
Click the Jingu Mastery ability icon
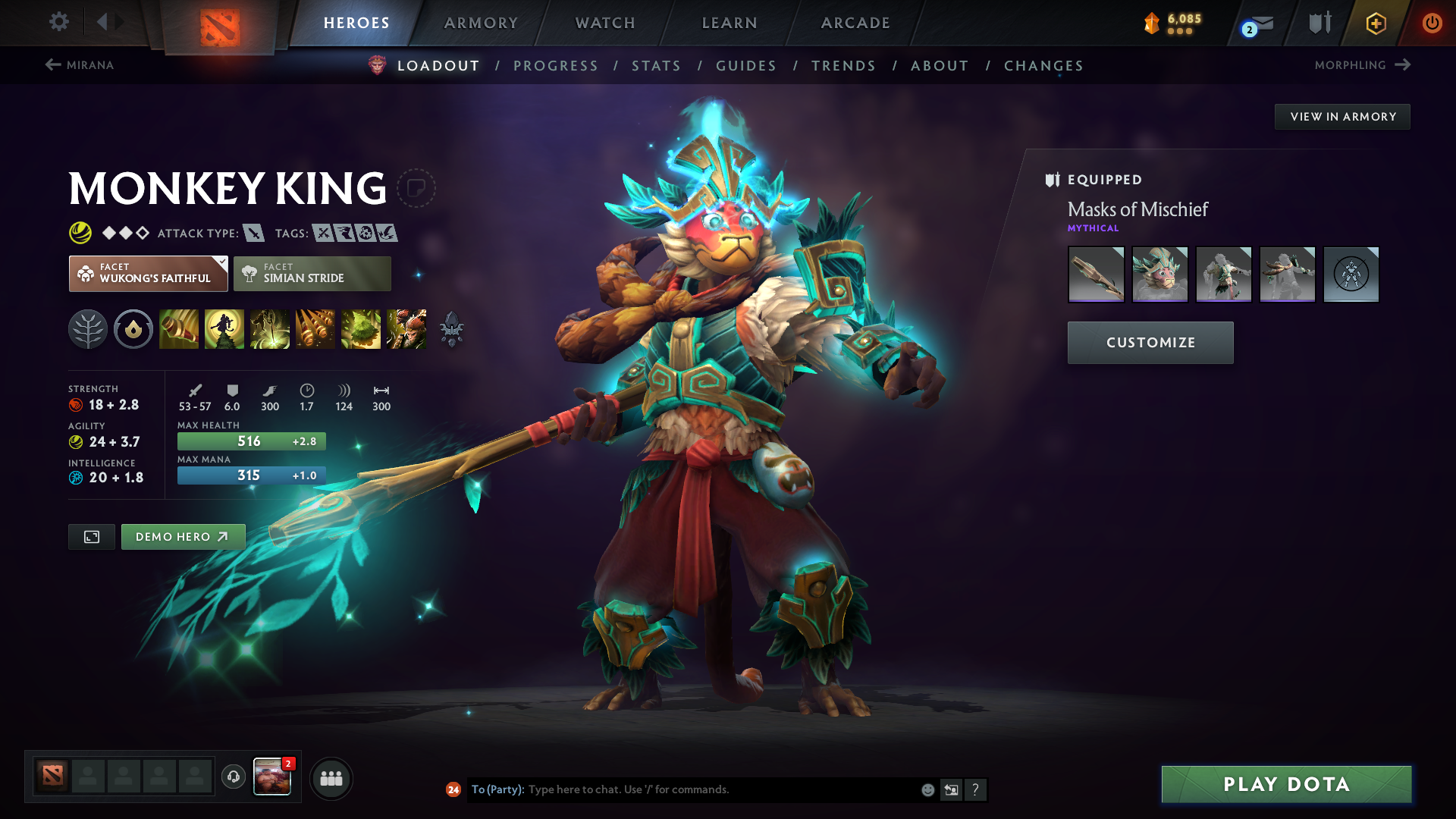[315, 329]
